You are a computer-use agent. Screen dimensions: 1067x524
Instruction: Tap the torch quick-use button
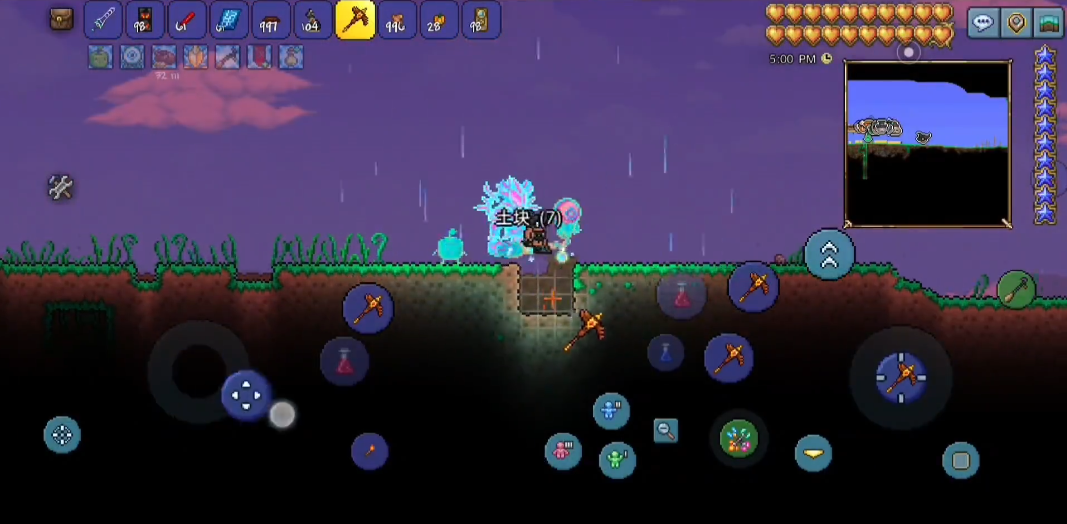tap(369, 451)
